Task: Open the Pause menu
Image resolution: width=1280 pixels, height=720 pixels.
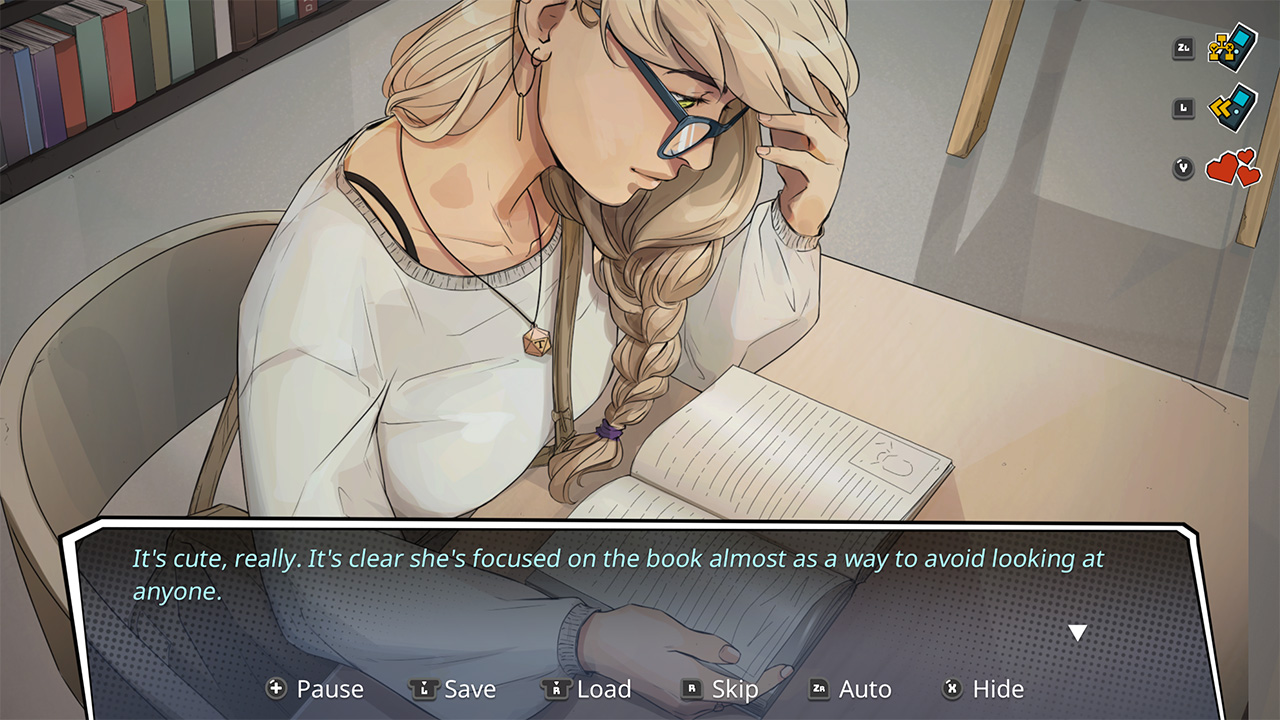Action: 330,689
